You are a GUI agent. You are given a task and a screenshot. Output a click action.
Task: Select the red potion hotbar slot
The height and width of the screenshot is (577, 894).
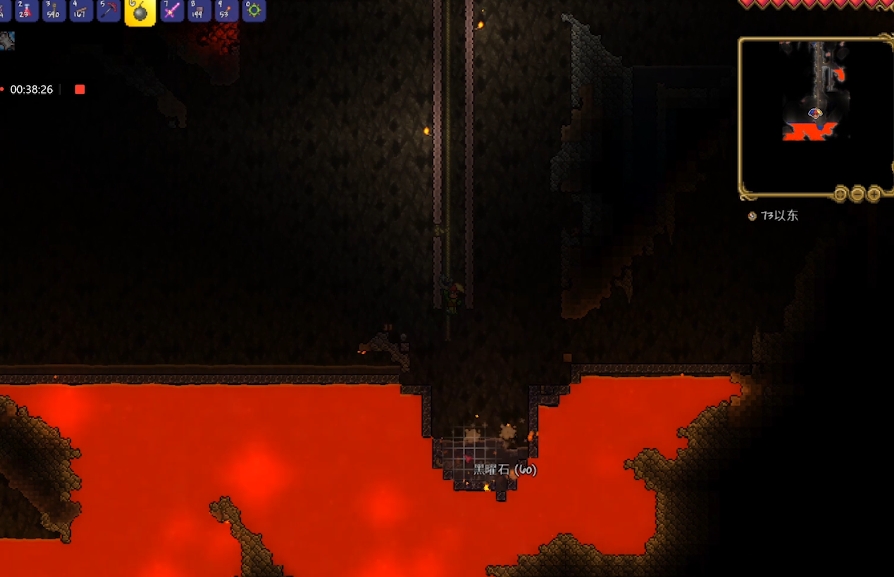(26, 10)
